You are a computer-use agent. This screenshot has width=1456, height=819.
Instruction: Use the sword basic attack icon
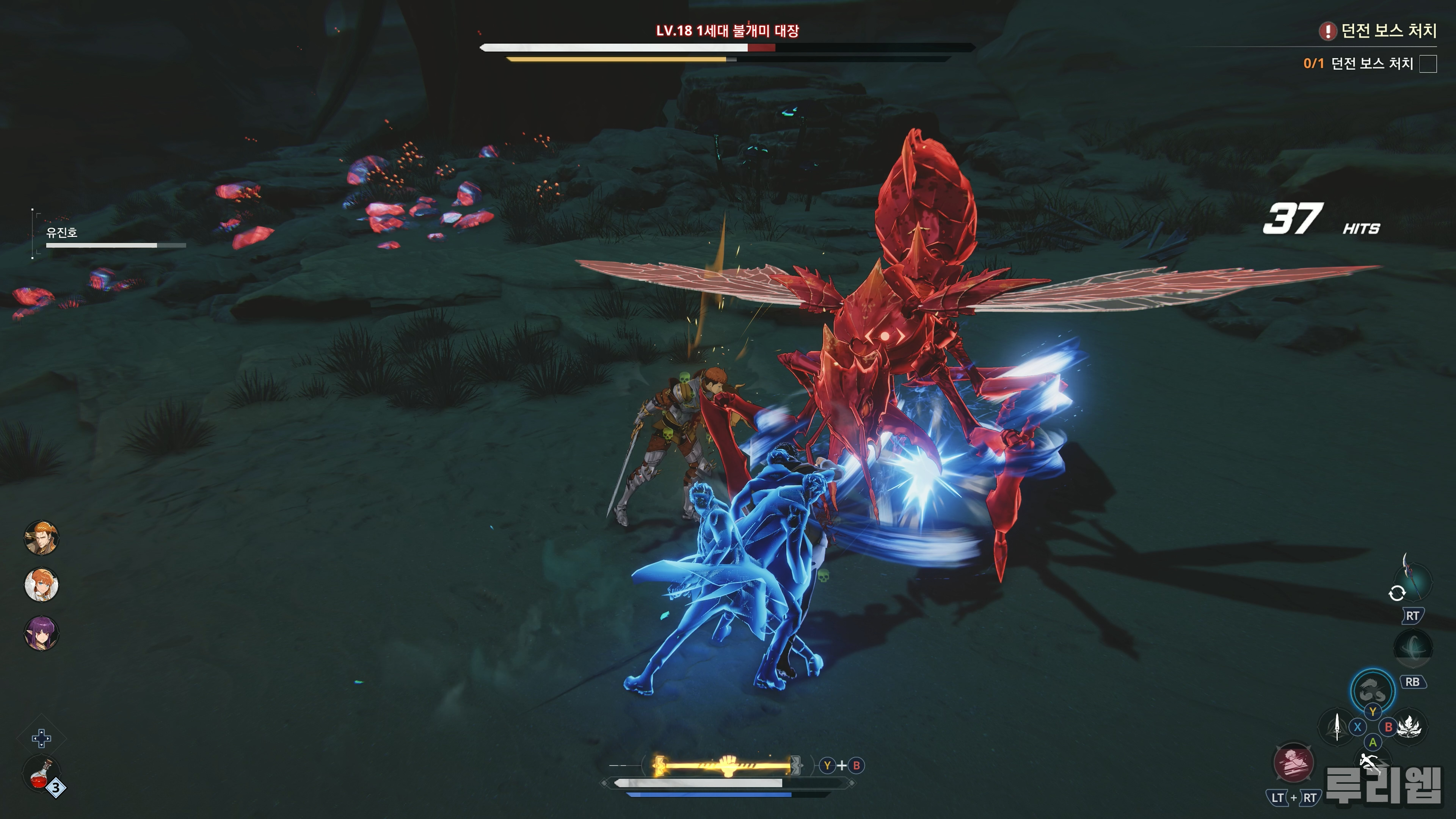1337,726
